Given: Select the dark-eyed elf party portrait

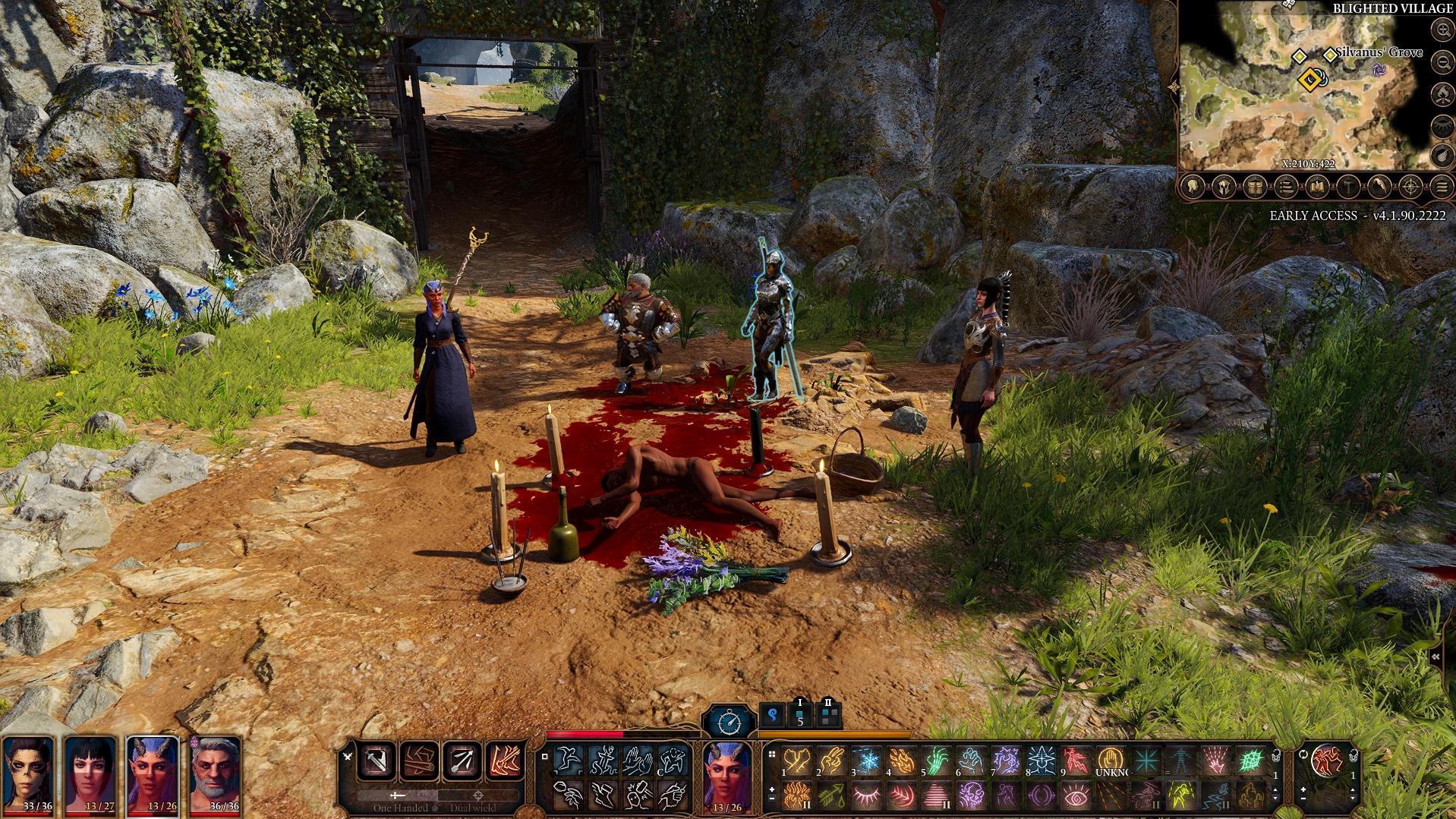Looking at the screenshot, I should click(x=28, y=775).
